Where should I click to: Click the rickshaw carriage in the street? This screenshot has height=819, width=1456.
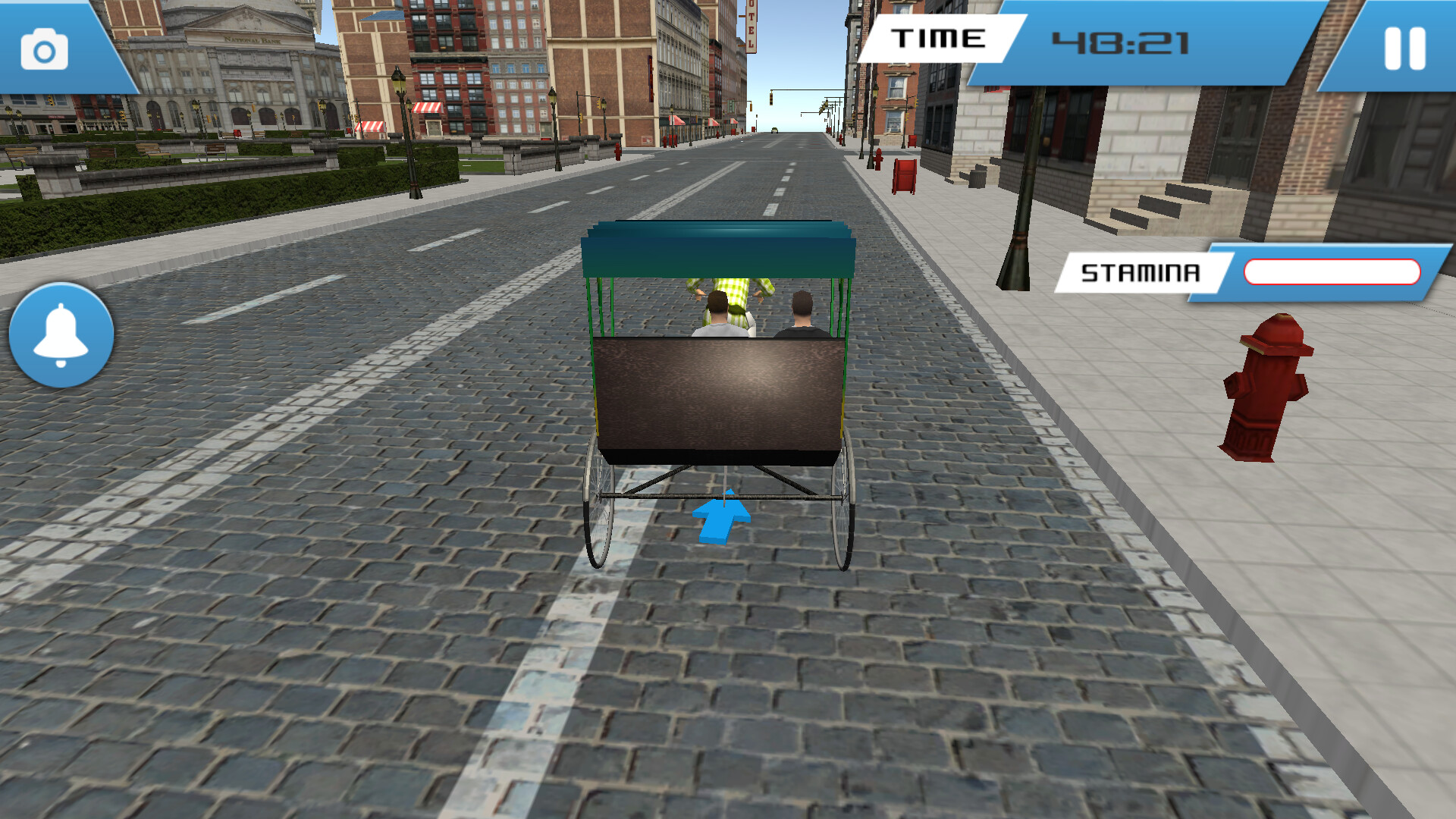click(720, 379)
